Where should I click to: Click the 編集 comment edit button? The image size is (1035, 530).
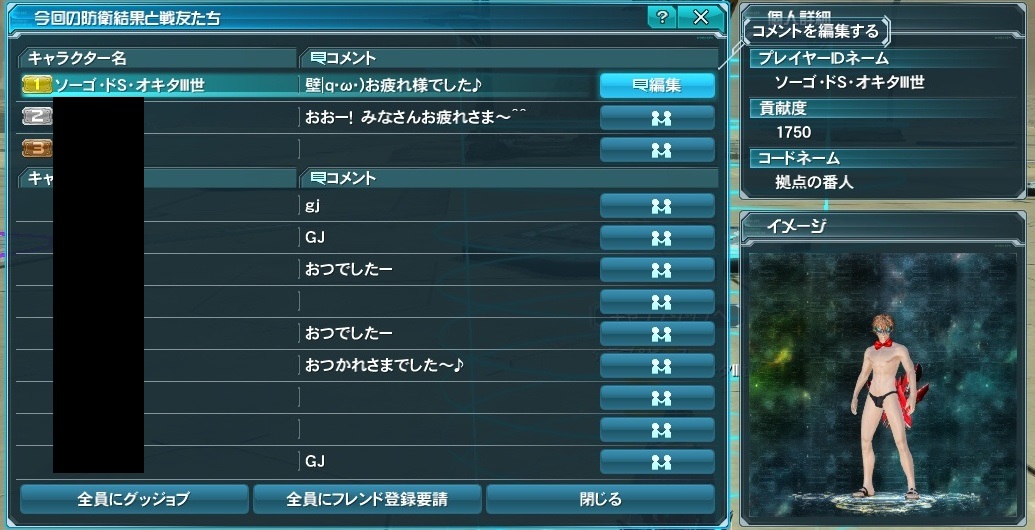657,85
